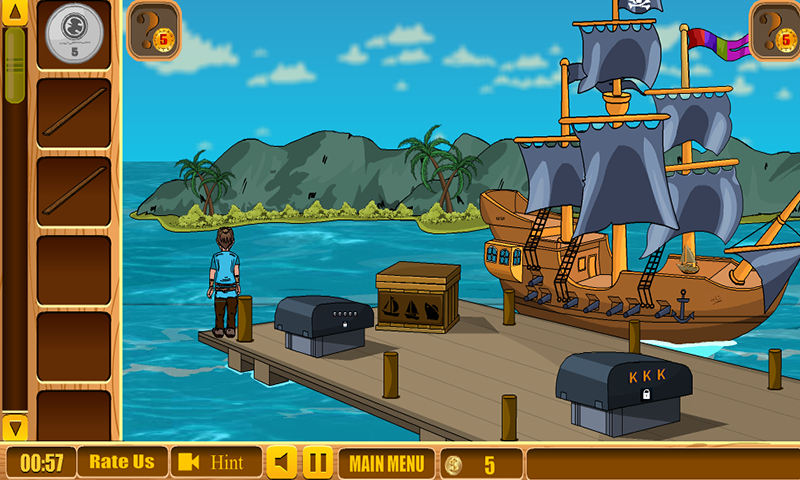800x480 pixels.
Task: Toggle the sound speaker button
Action: pos(283,463)
